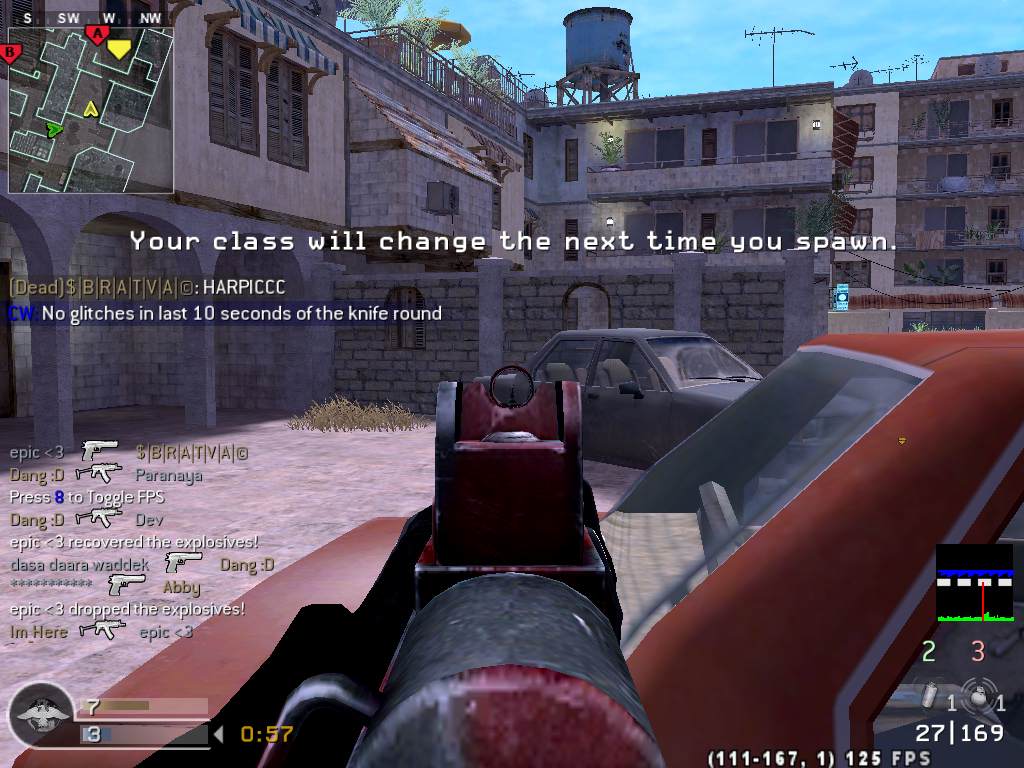Image resolution: width=1024 pixels, height=768 pixels.
Task: Select bomb site A marker on minimap
Action: [97, 35]
